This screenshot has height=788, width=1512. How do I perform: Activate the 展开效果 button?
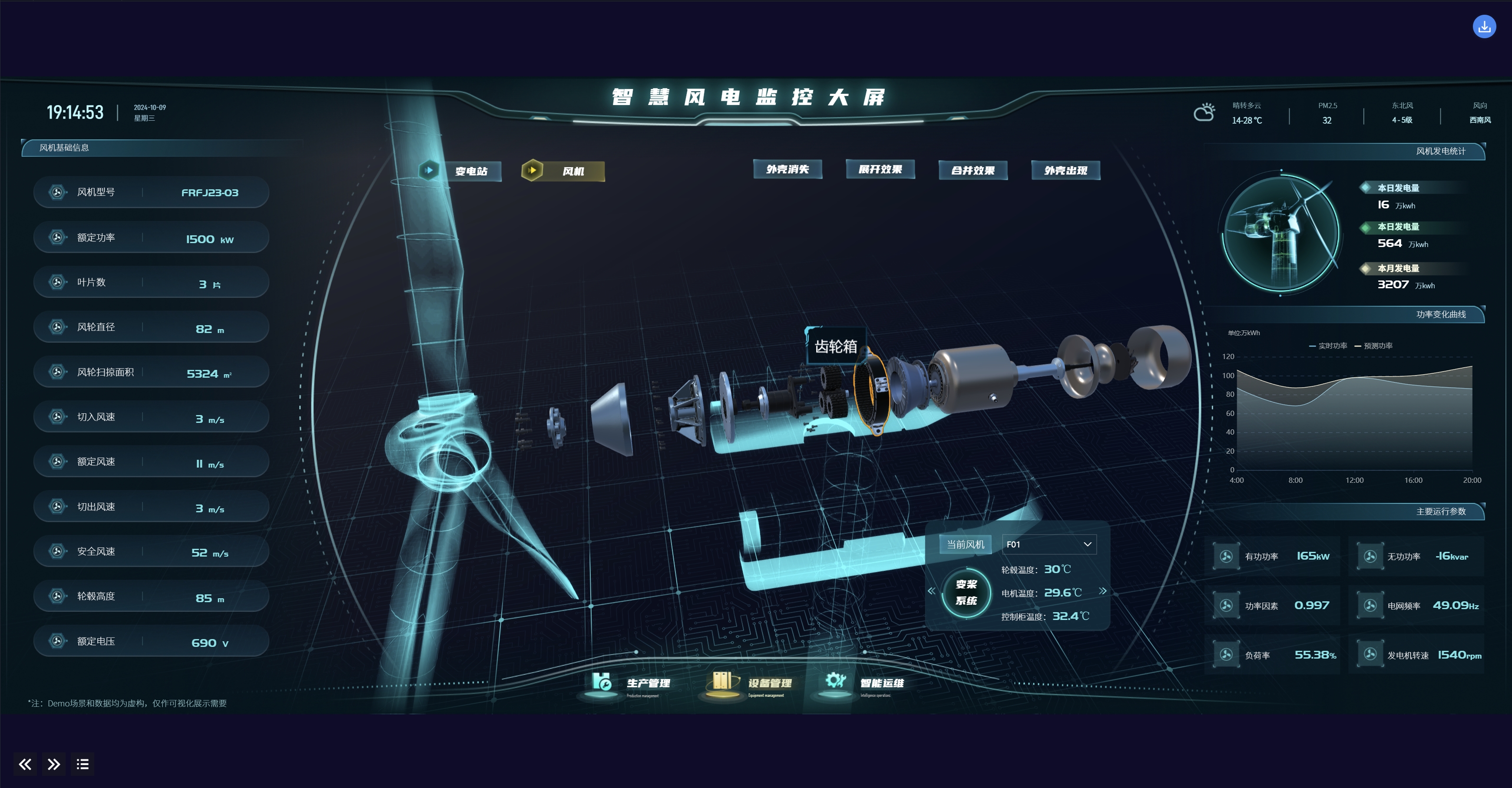[879, 170]
